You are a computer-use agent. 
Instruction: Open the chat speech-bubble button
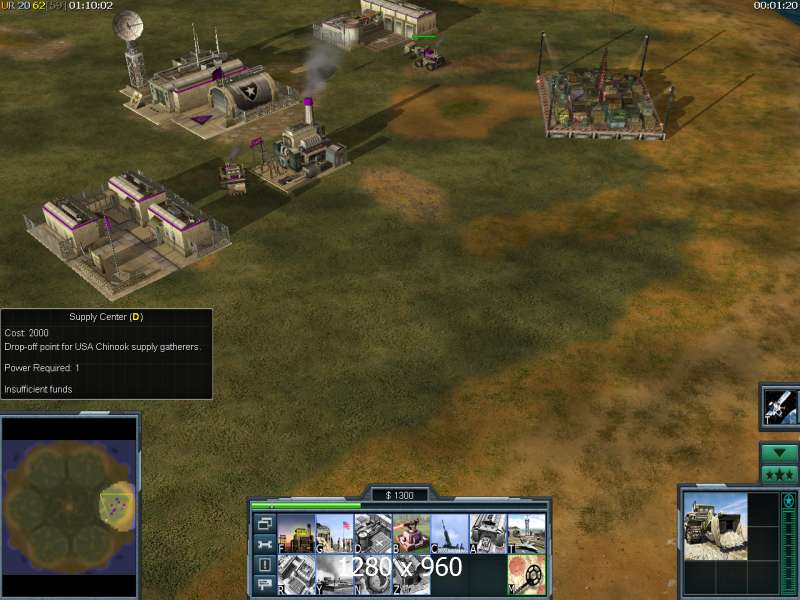264,584
